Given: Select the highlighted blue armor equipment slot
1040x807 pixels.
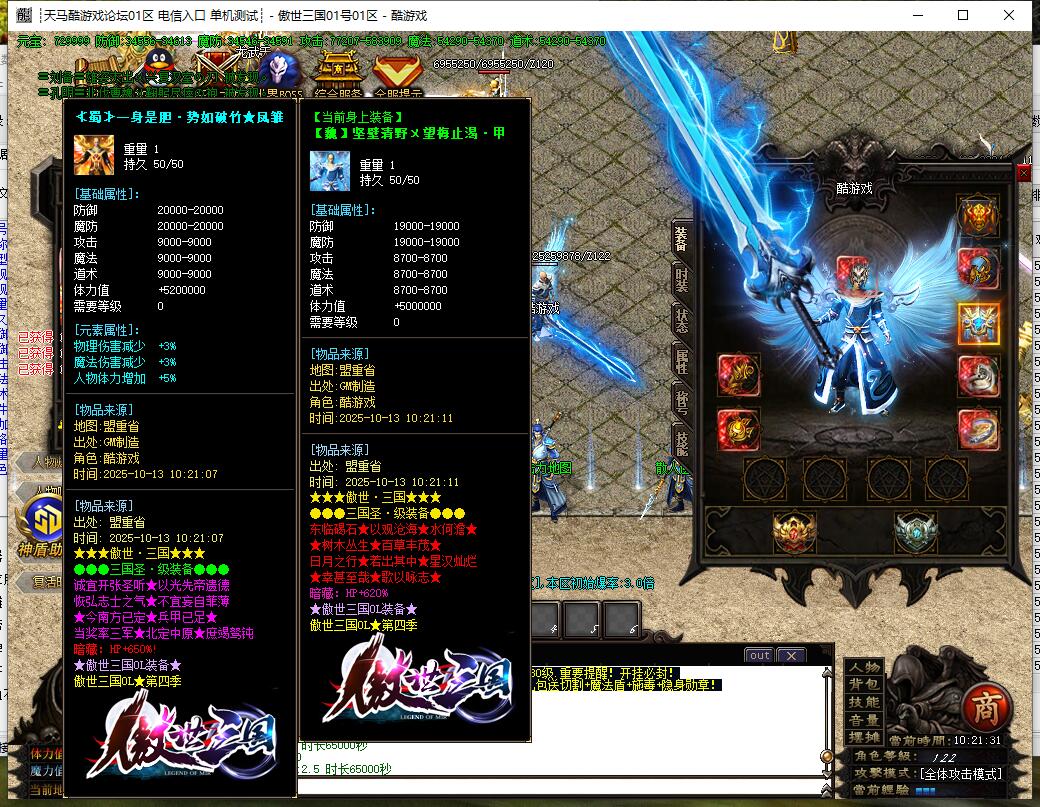Looking at the screenshot, I should (x=978, y=323).
